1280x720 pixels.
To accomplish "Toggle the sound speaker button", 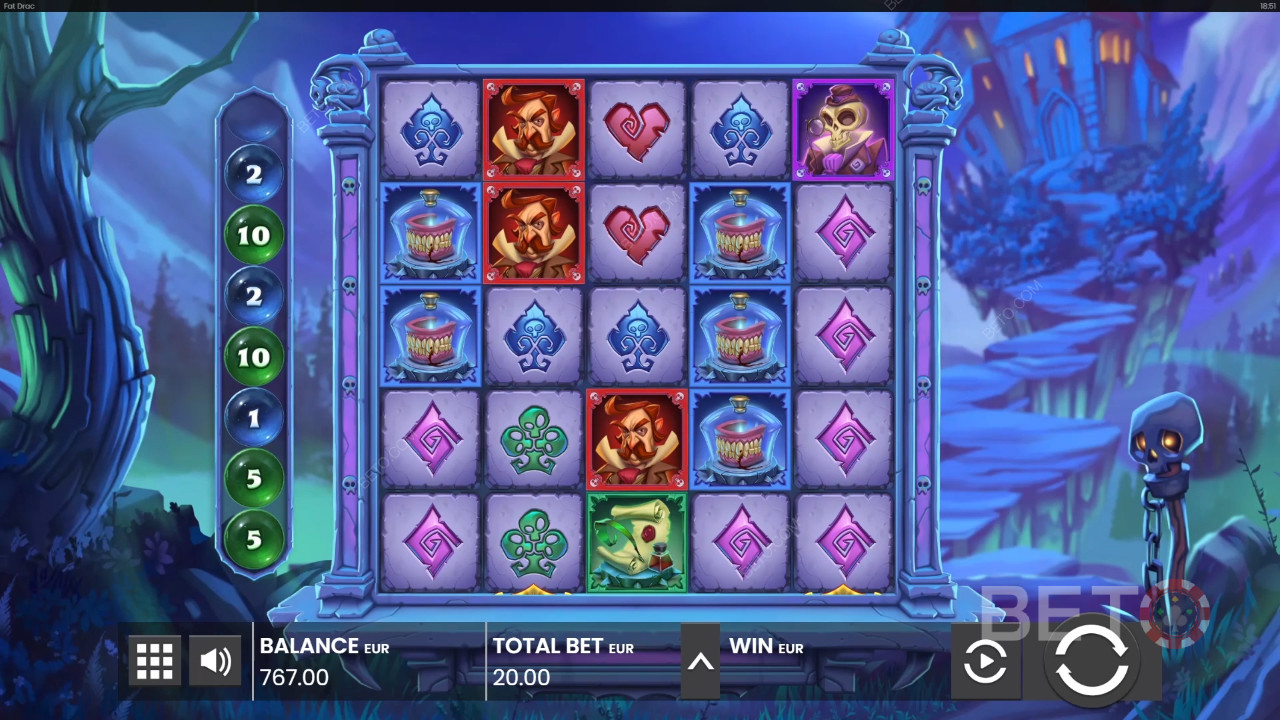I will coord(215,661).
